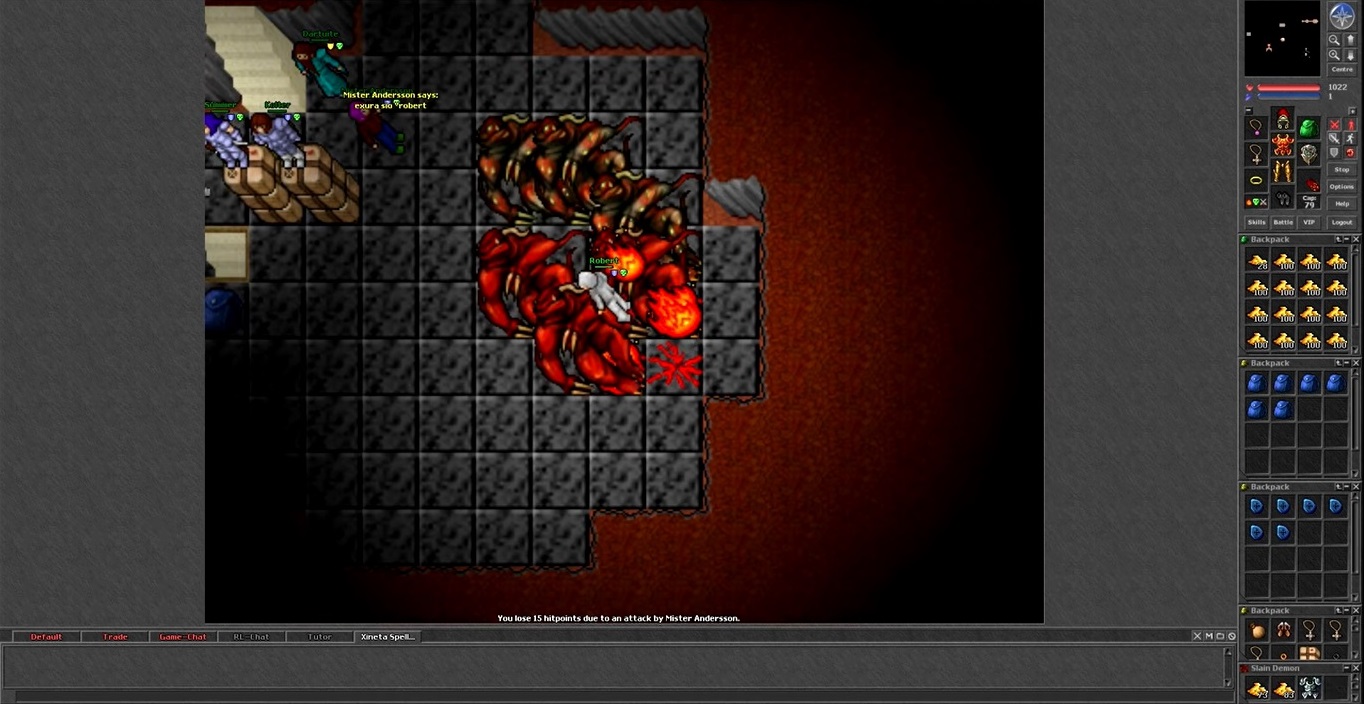The height and width of the screenshot is (704, 1366).
Task: Switch to the Trade chat tab
Action: (115, 637)
